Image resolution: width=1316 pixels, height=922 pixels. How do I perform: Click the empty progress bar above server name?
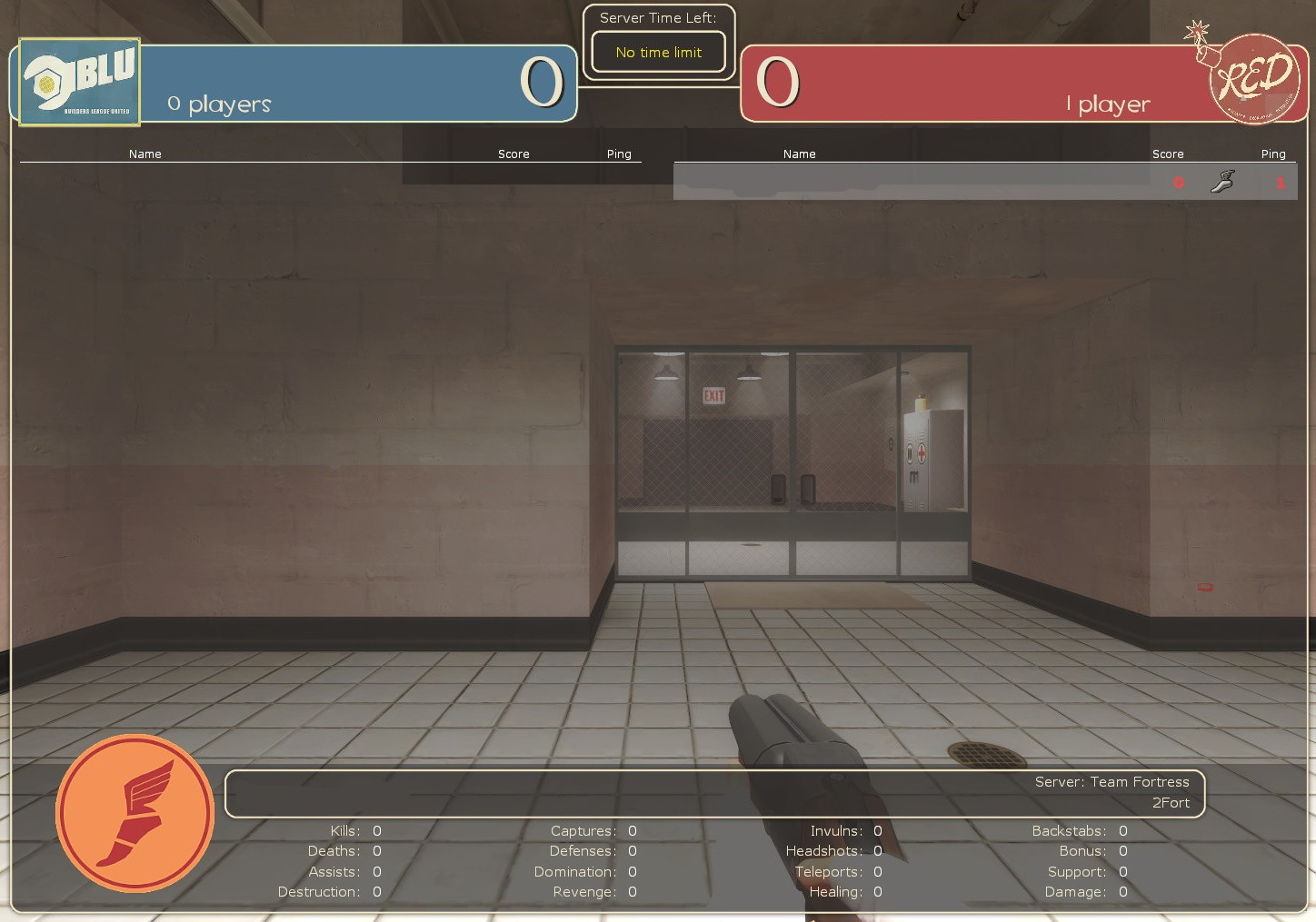click(545, 794)
